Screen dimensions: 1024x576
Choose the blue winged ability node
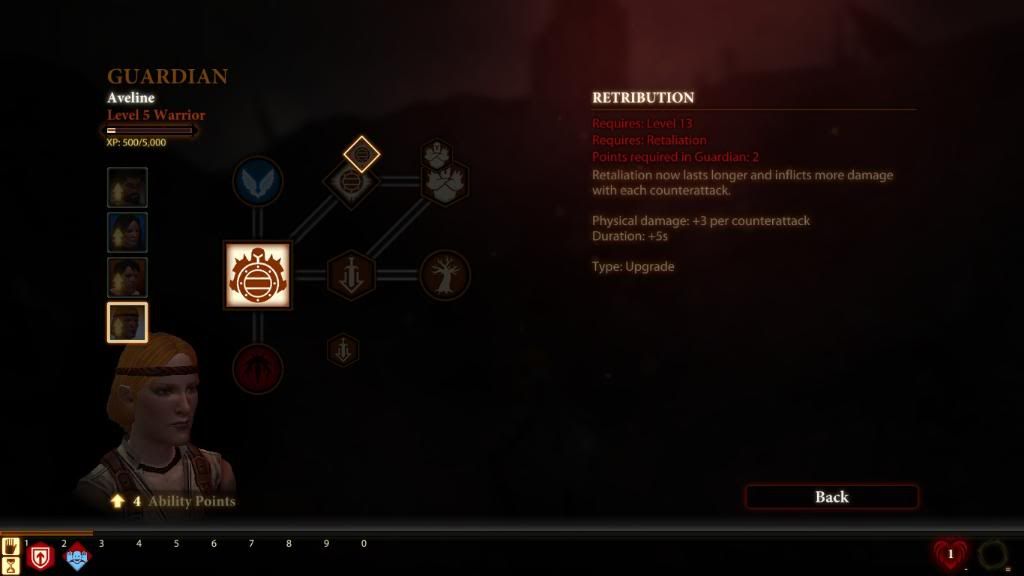point(257,182)
